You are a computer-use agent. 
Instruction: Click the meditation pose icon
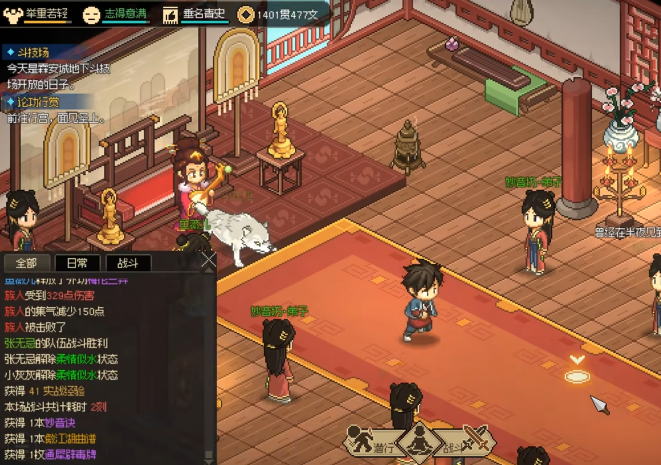coord(420,441)
